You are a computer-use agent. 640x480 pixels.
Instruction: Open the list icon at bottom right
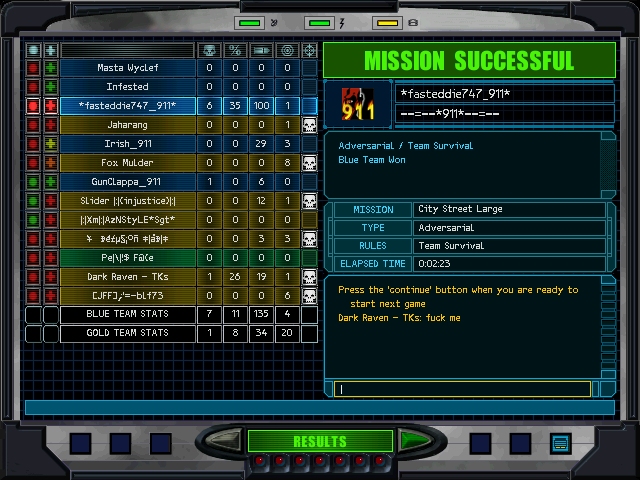(x=560, y=443)
